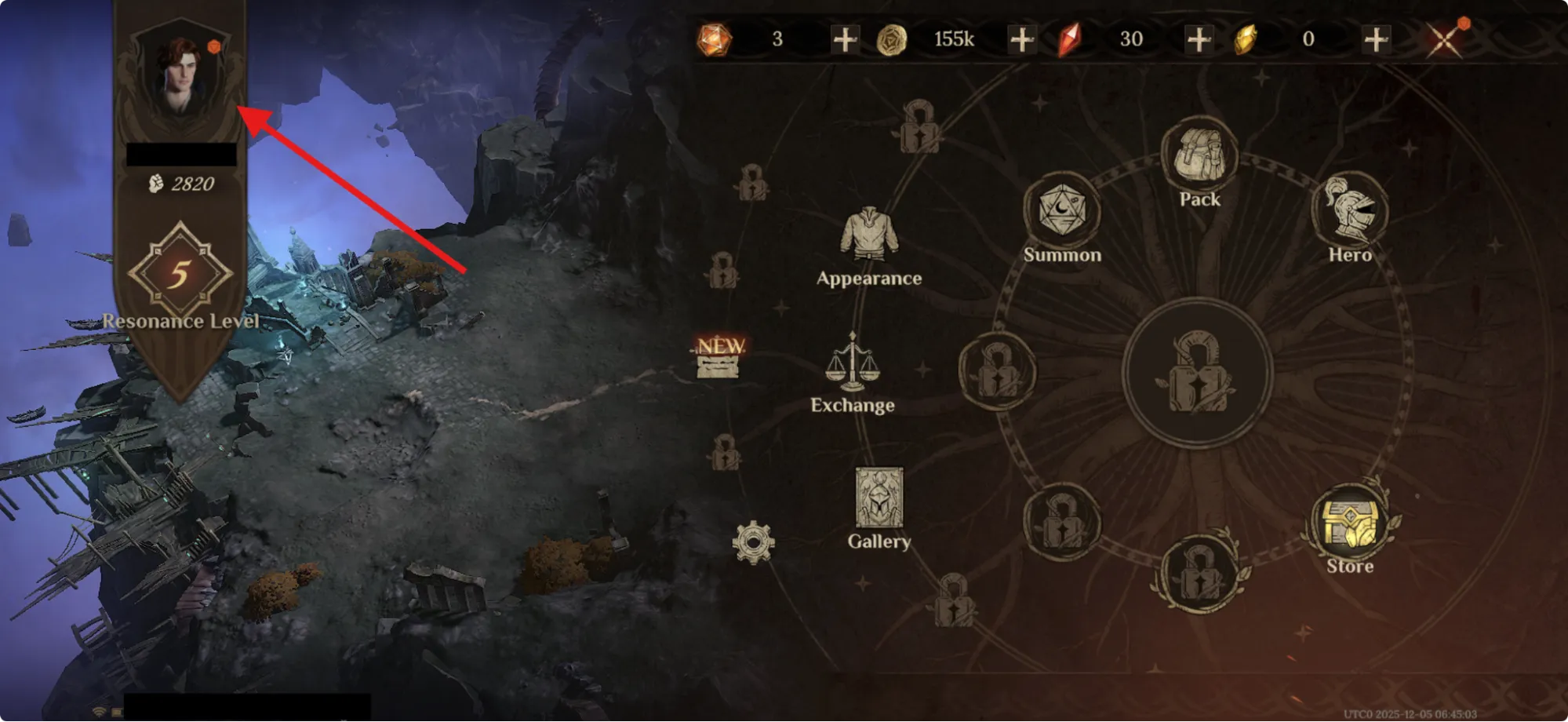Click the plus next to the 155k gold
Screen dimensions: 1568x722
coord(1021,38)
